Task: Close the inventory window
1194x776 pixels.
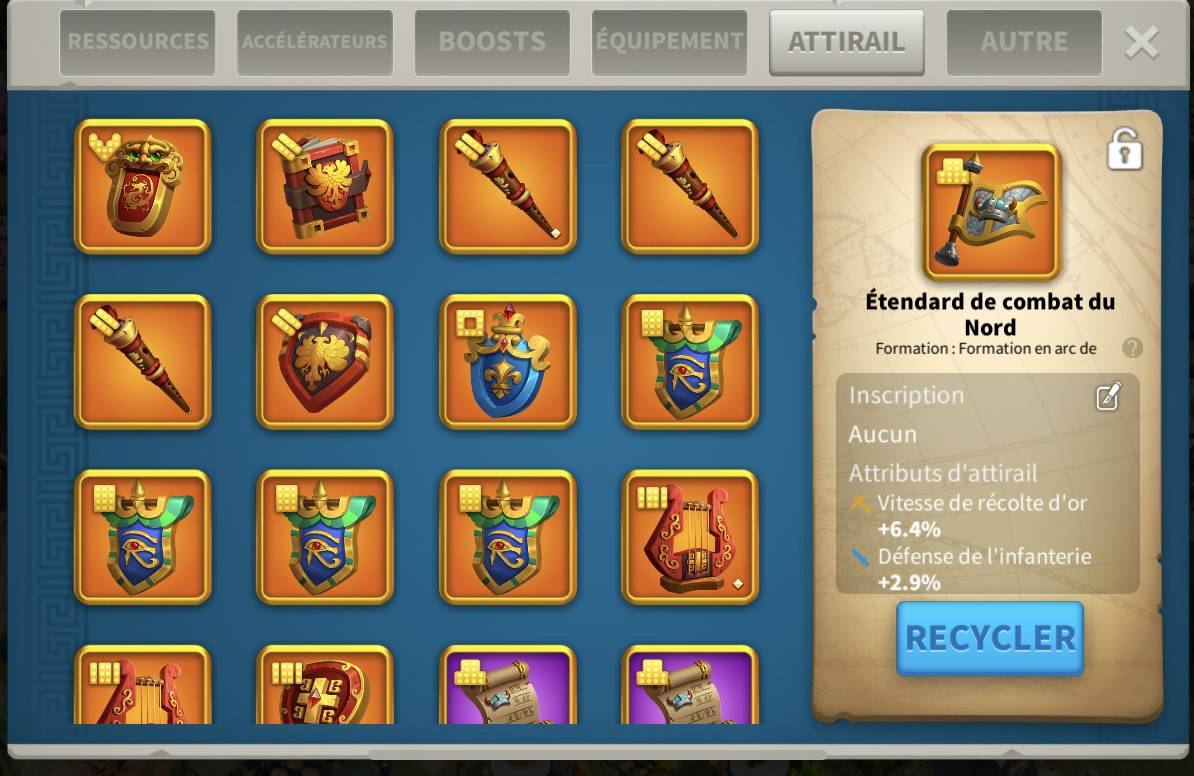Action: click(1141, 43)
